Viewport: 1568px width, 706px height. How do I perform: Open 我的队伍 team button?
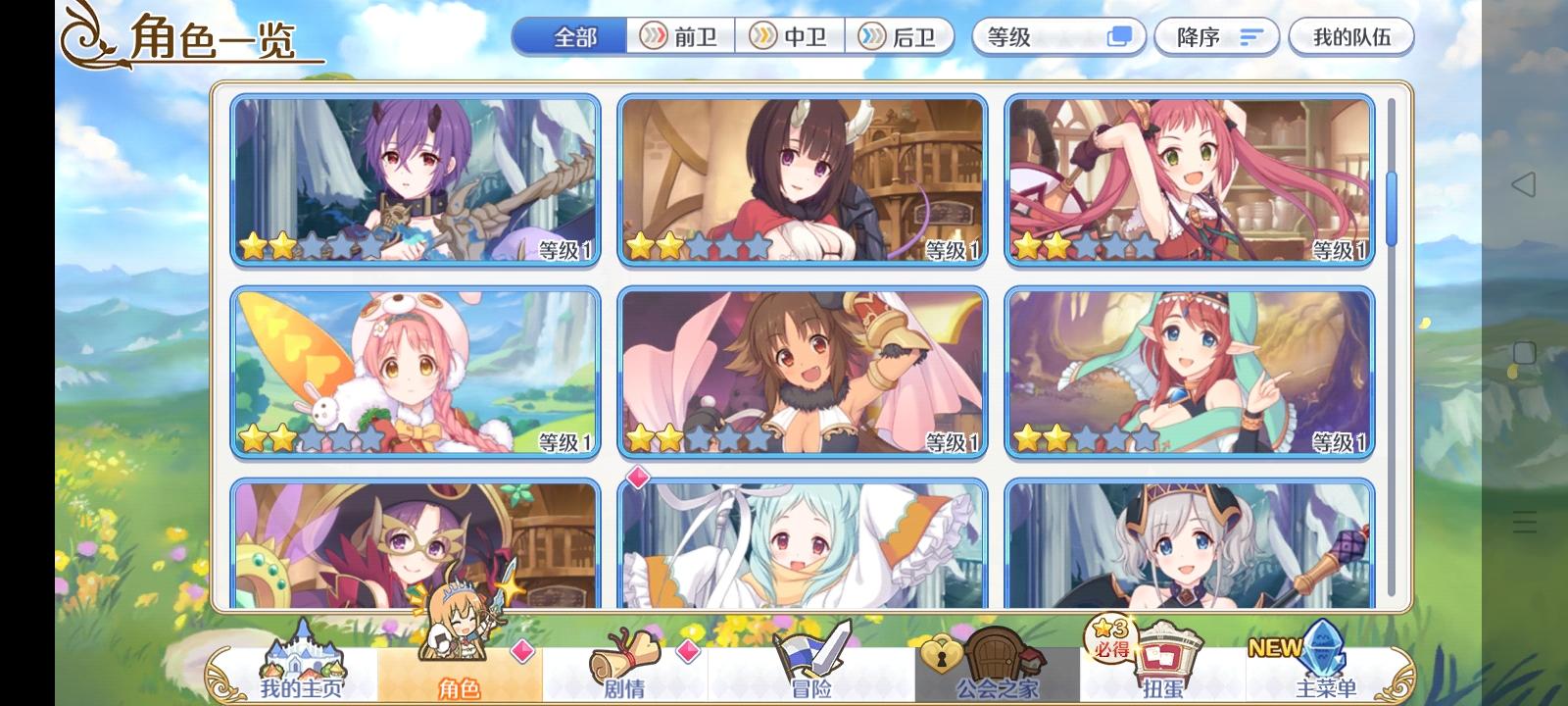[1352, 36]
